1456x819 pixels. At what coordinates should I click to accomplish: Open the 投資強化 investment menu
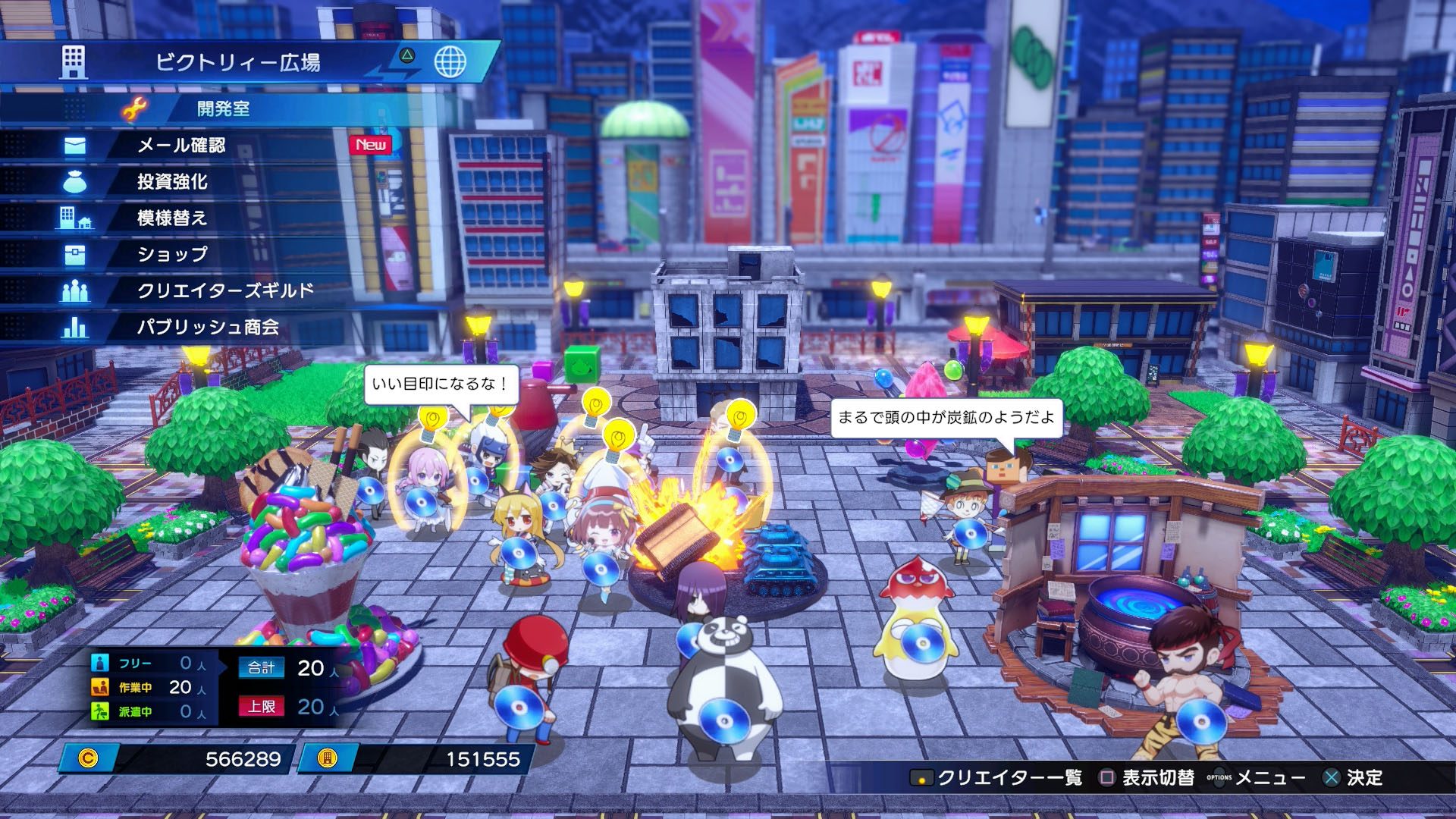(172, 181)
